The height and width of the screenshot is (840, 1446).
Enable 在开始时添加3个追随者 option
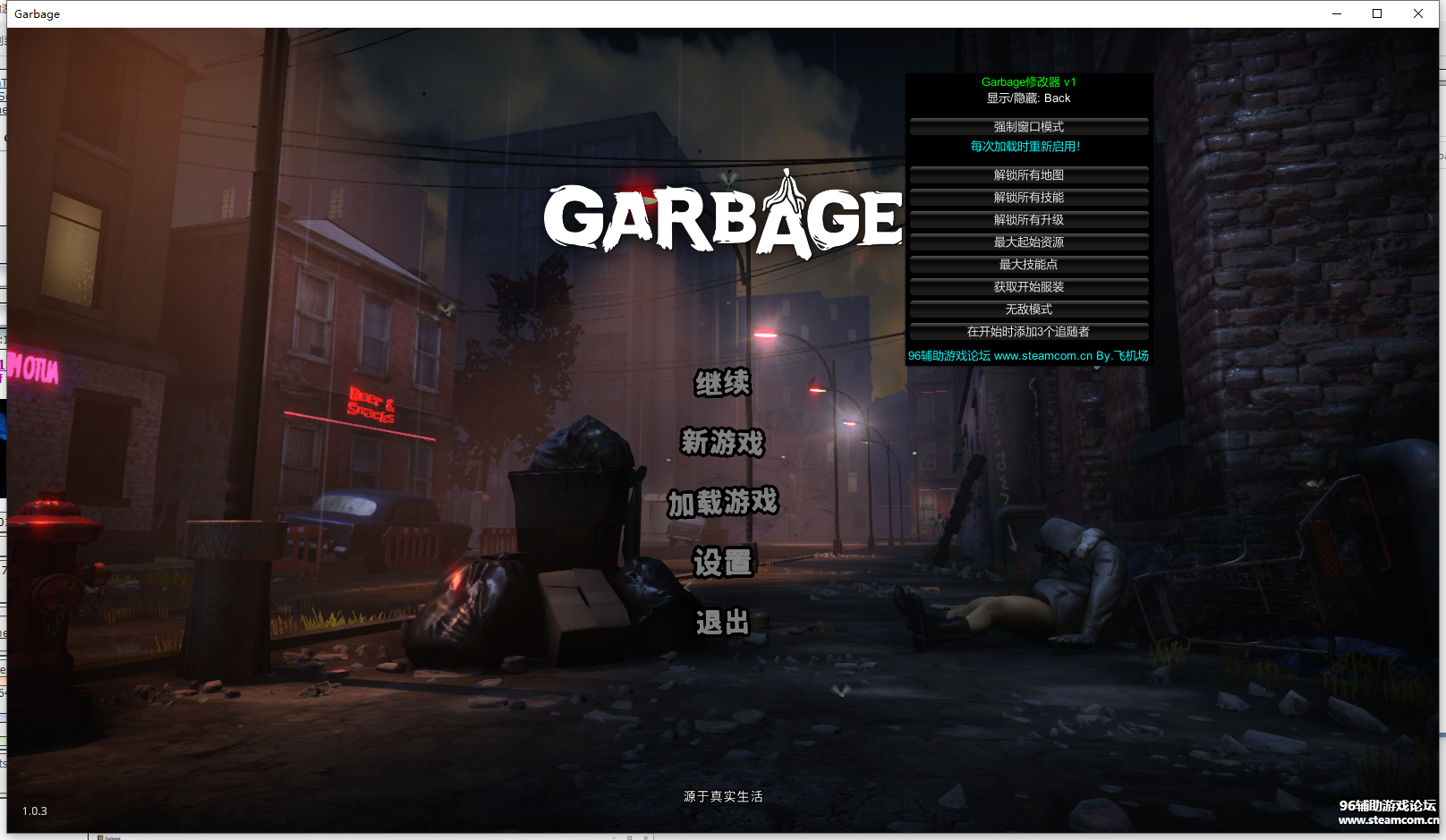pyautogui.click(x=1029, y=332)
